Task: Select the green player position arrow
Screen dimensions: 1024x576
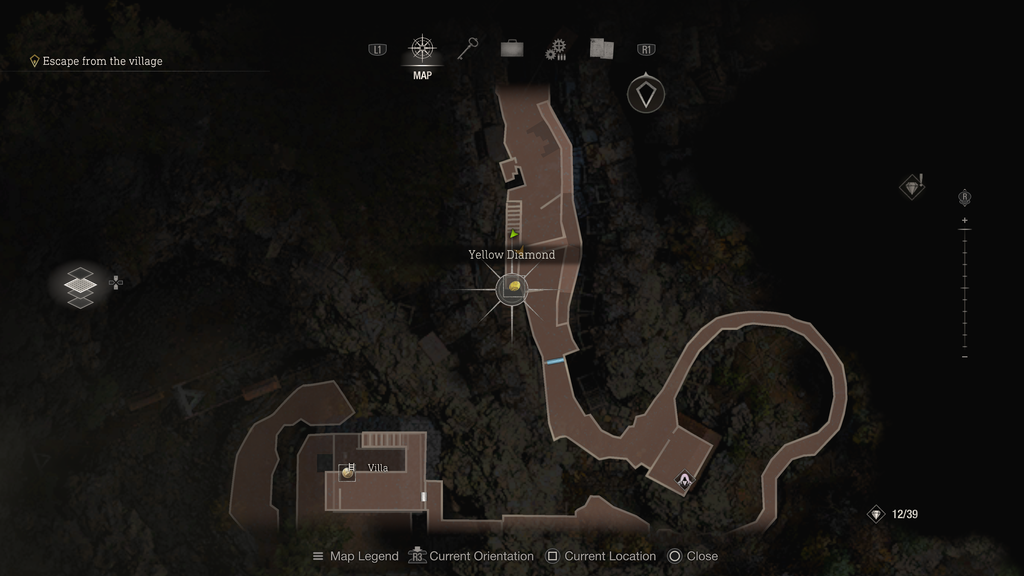Action: [x=514, y=235]
